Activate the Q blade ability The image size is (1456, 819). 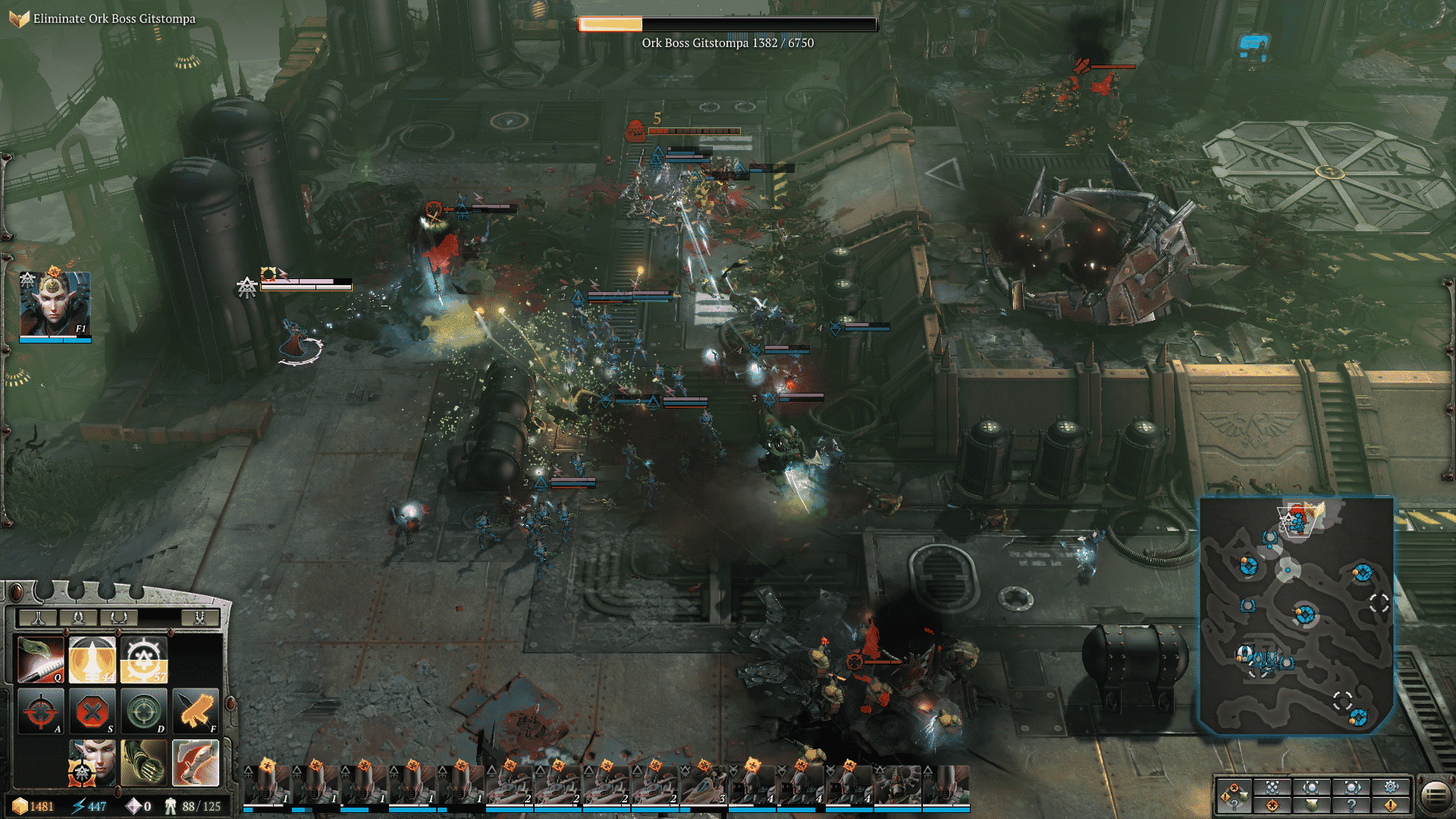coord(42,660)
